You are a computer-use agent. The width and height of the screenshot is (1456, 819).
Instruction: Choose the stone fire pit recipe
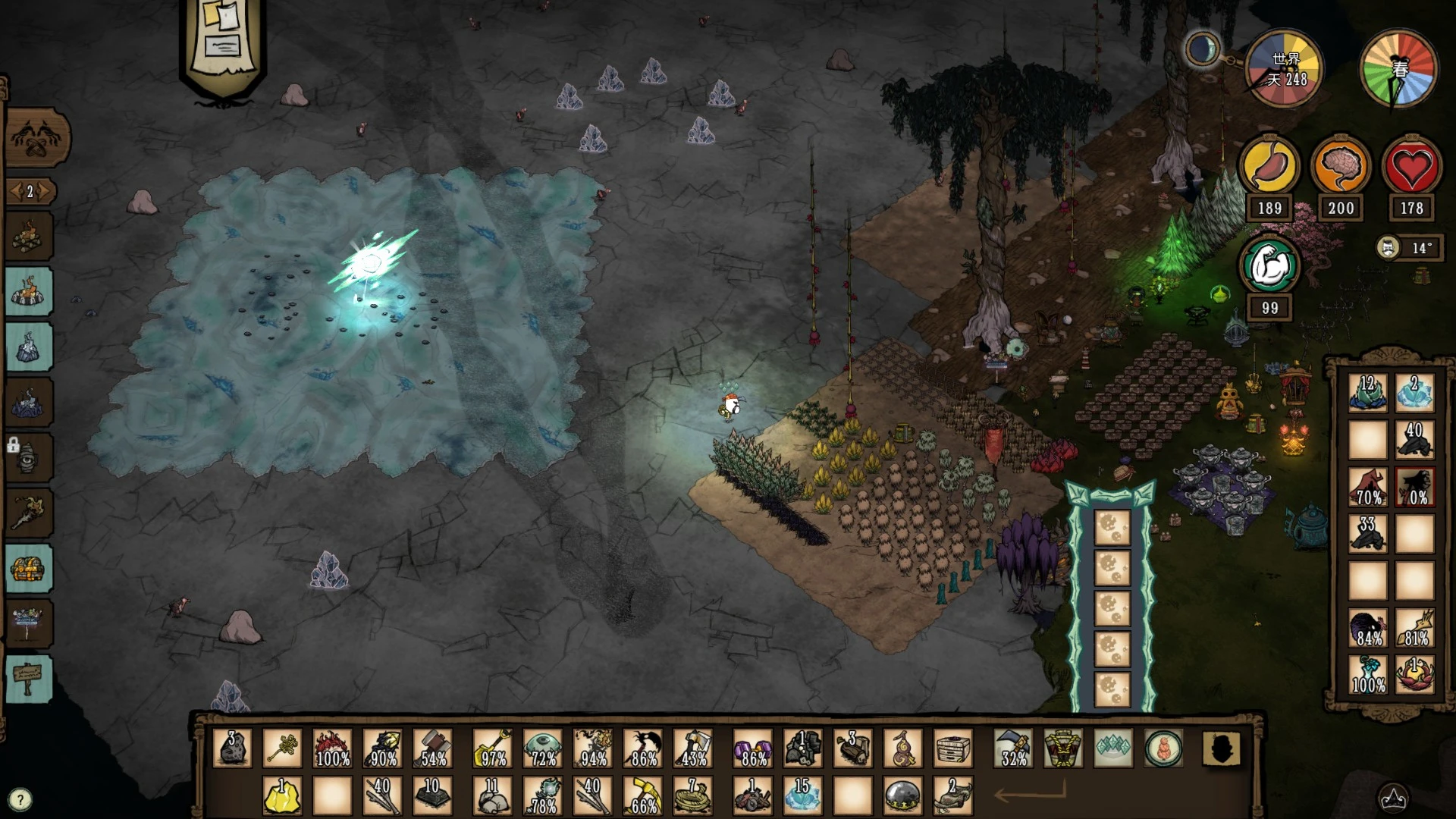29,292
